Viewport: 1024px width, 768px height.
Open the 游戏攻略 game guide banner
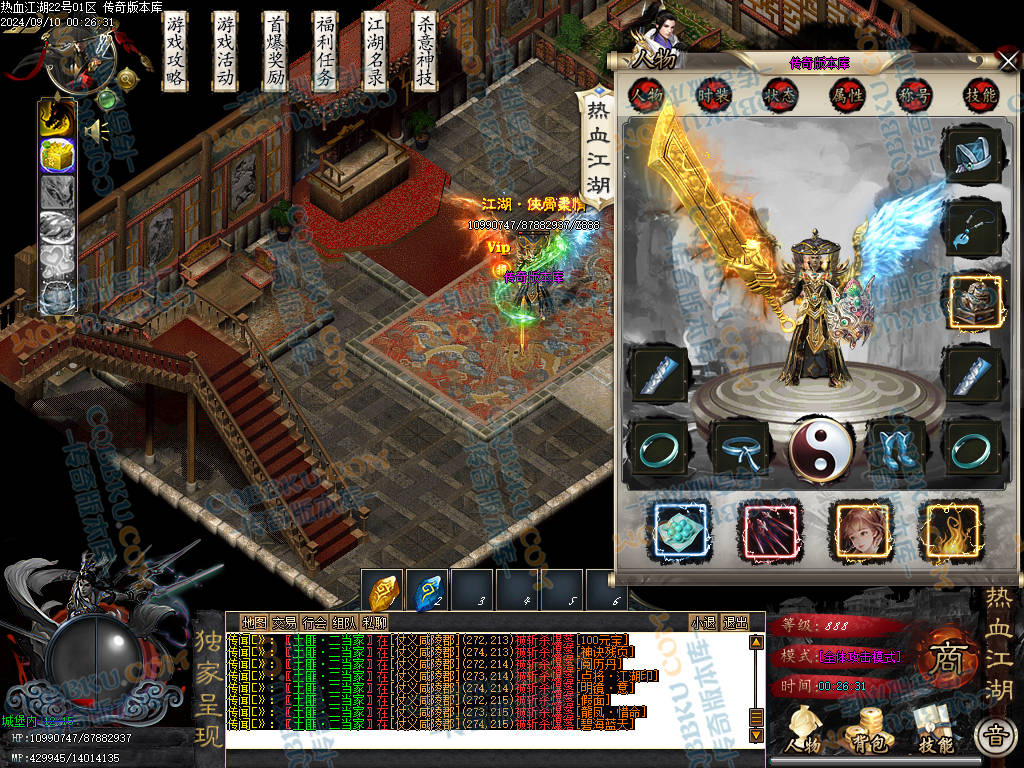[176, 52]
